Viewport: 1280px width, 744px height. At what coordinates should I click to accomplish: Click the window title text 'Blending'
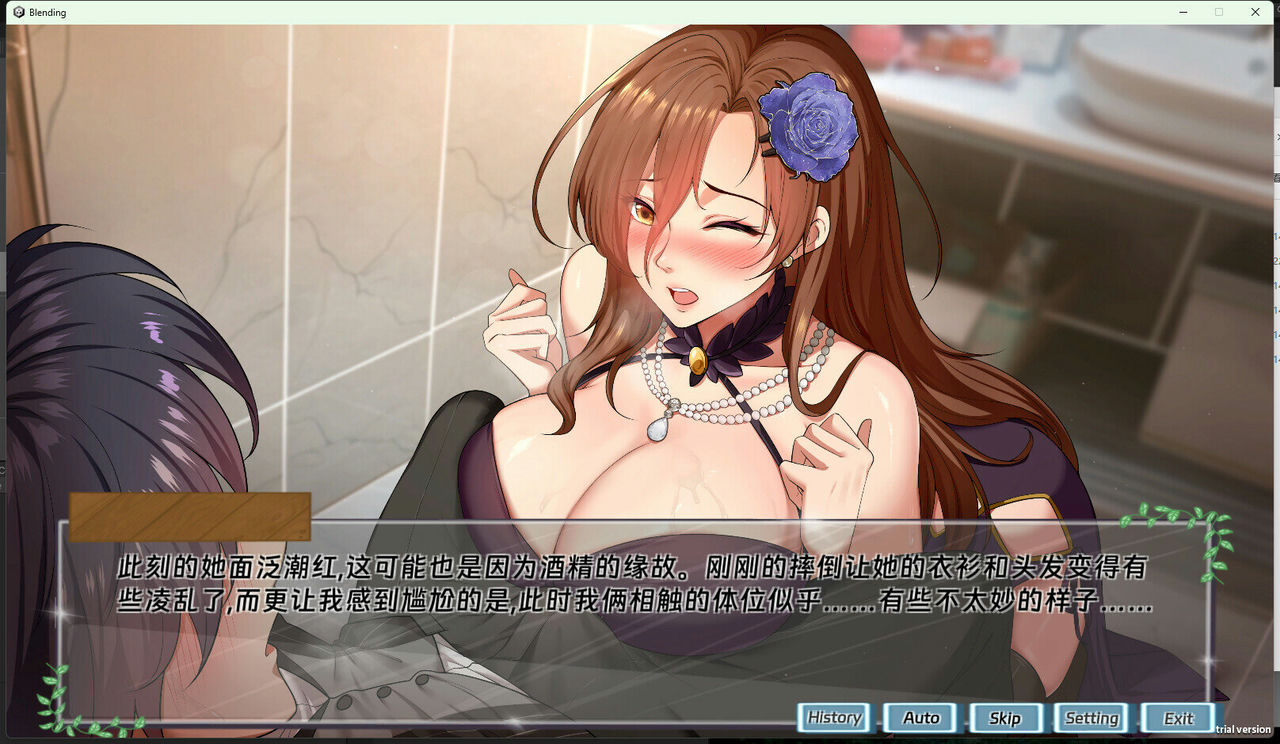[x=48, y=12]
